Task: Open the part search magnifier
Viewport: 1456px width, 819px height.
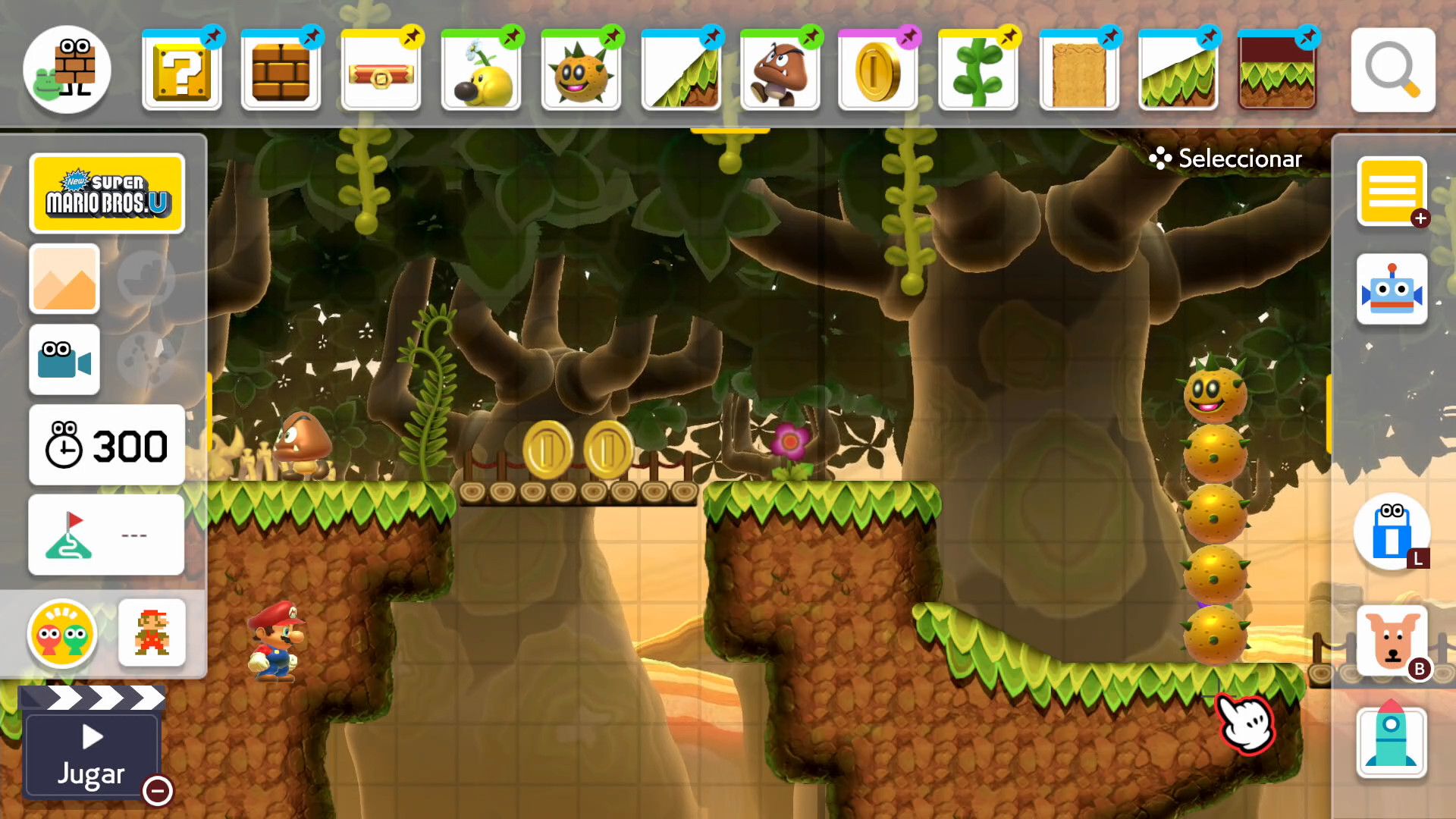Action: [1392, 71]
